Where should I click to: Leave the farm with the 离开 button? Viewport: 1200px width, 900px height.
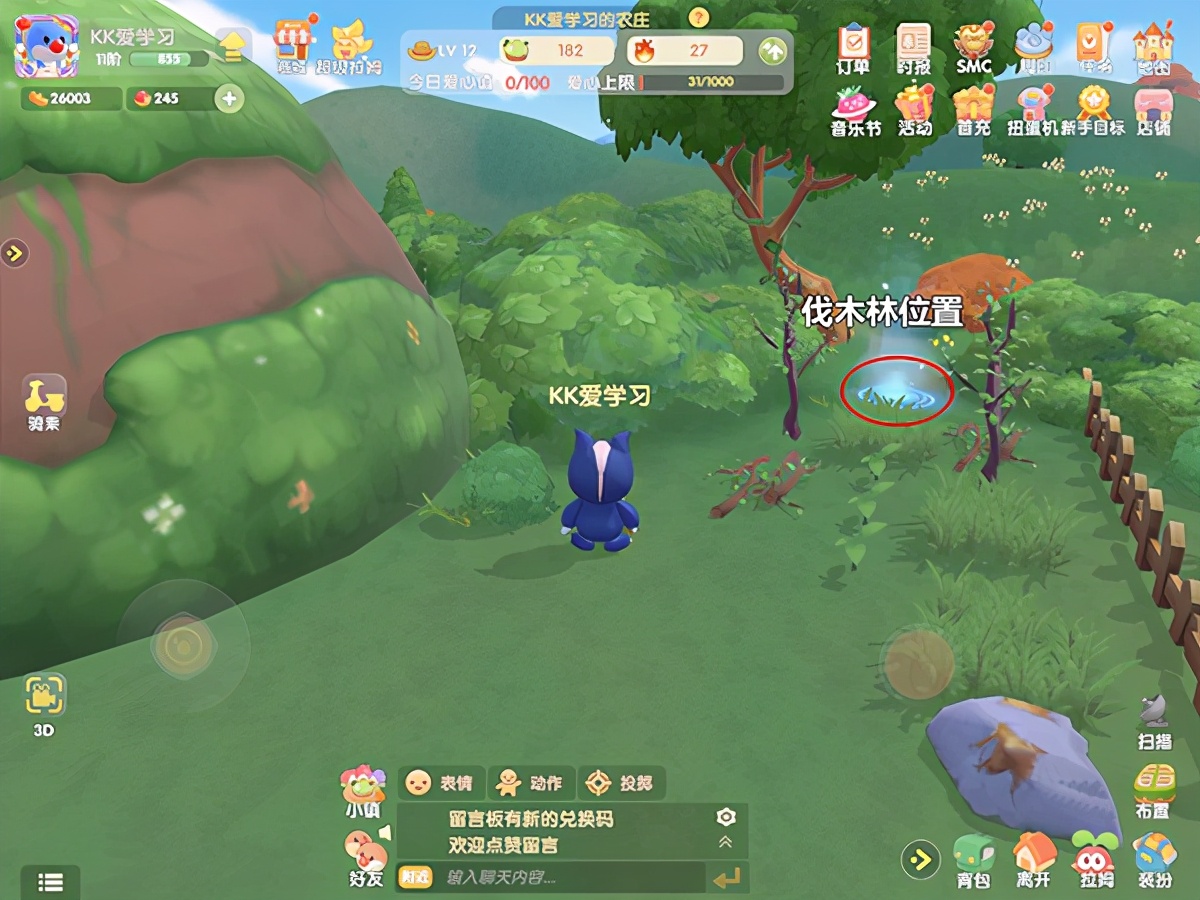point(1033,859)
